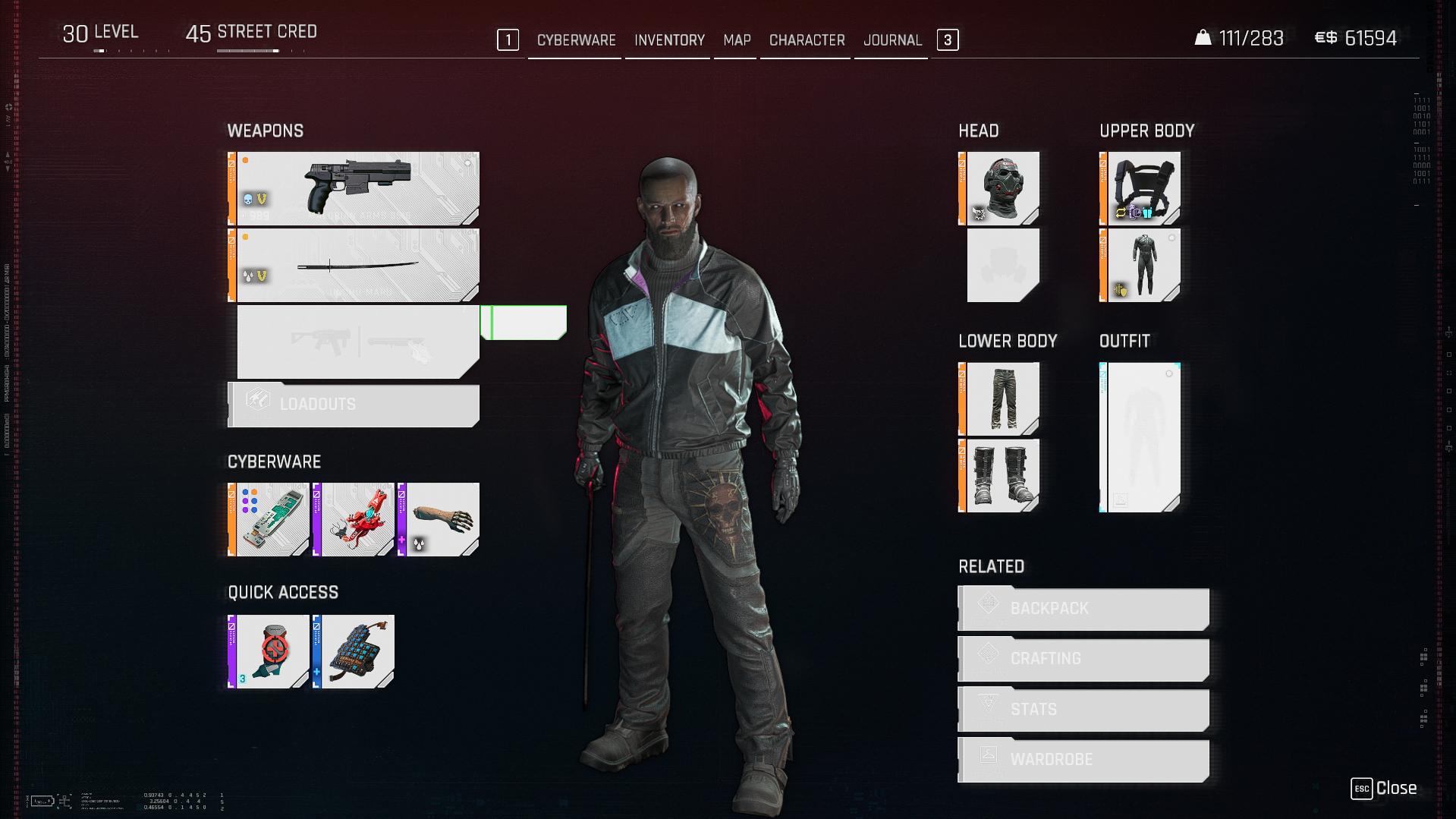Open the Wardrobe
This screenshot has height=819, width=1456.
[x=1083, y=760]
